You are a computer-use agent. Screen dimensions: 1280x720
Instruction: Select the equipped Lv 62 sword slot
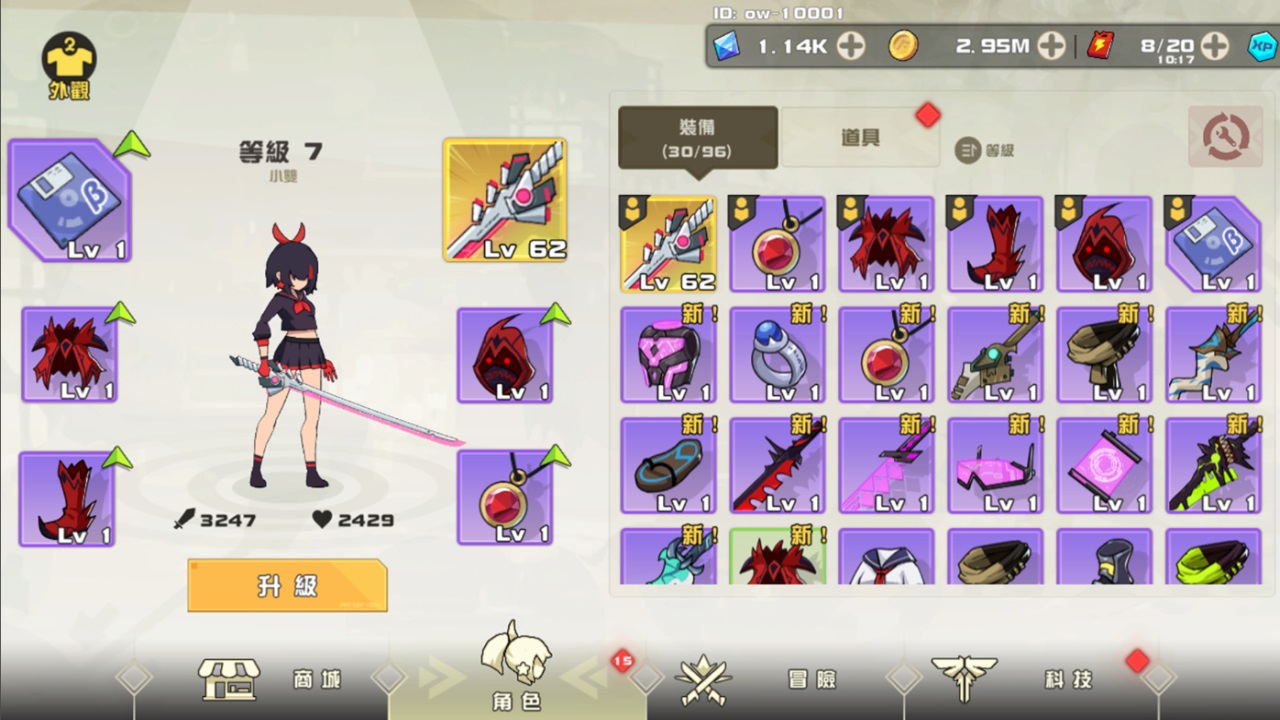505,200
